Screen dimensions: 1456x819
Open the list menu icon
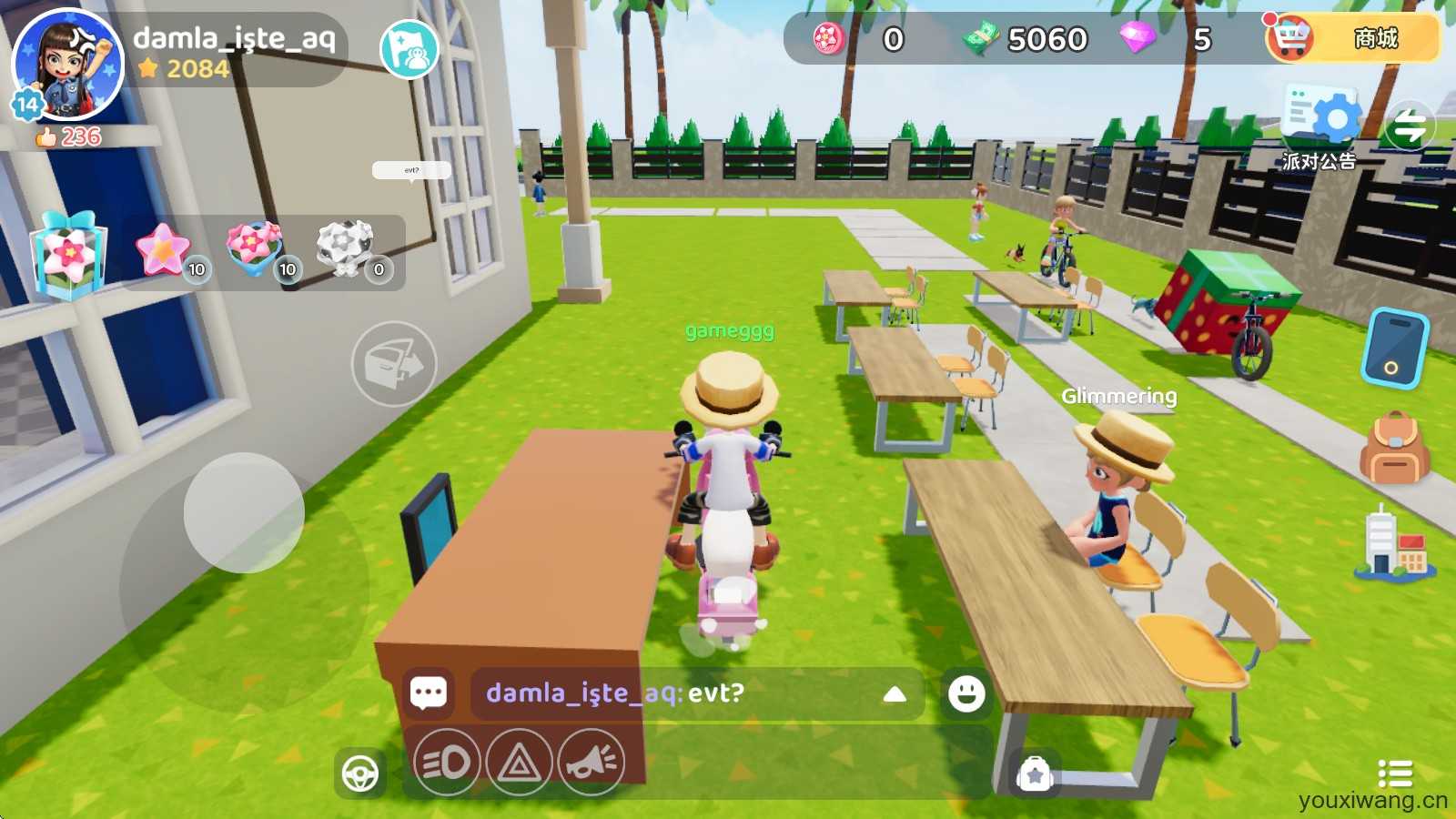[1394, 773]
